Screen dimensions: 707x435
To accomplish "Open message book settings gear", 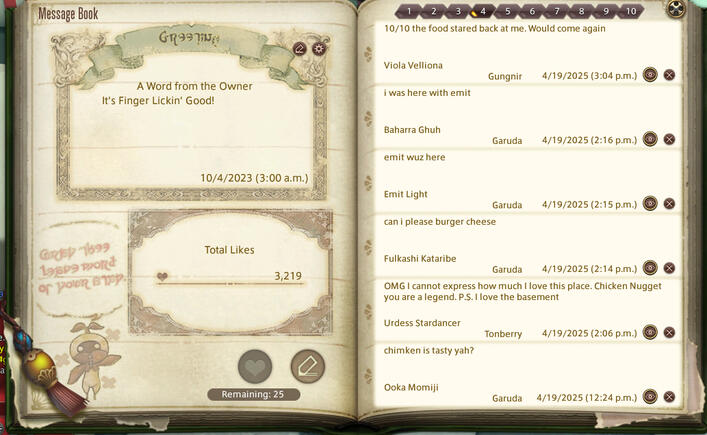I will pos(319,48).
